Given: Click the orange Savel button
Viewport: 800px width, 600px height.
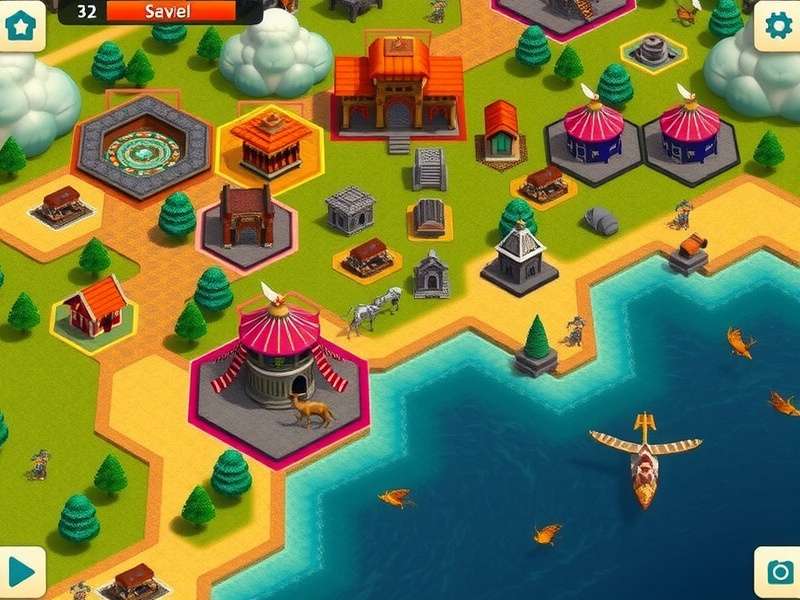Looking at the screenshot, I should click(171, 11).
